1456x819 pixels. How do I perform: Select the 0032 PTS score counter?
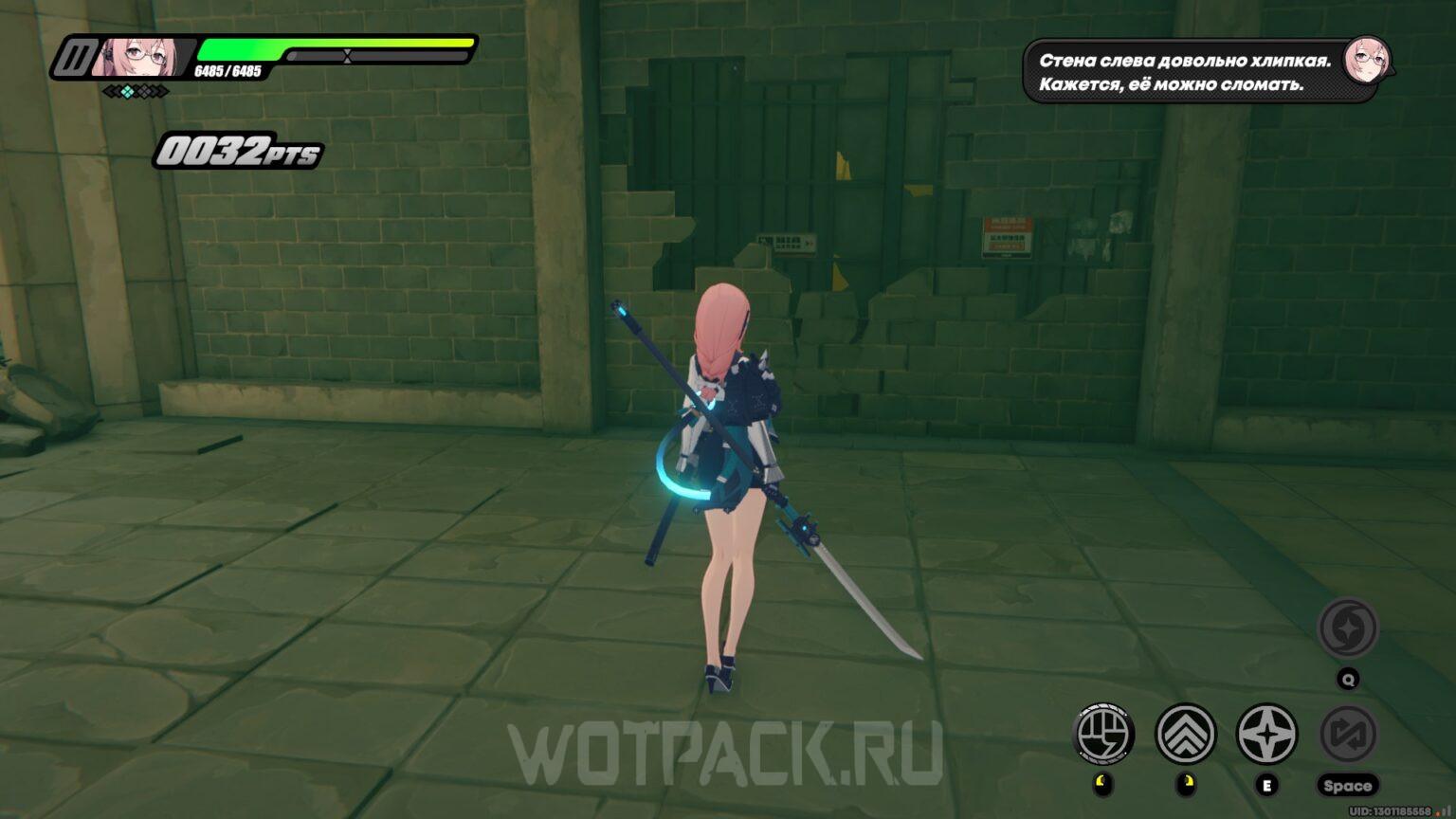pos(237,150)
